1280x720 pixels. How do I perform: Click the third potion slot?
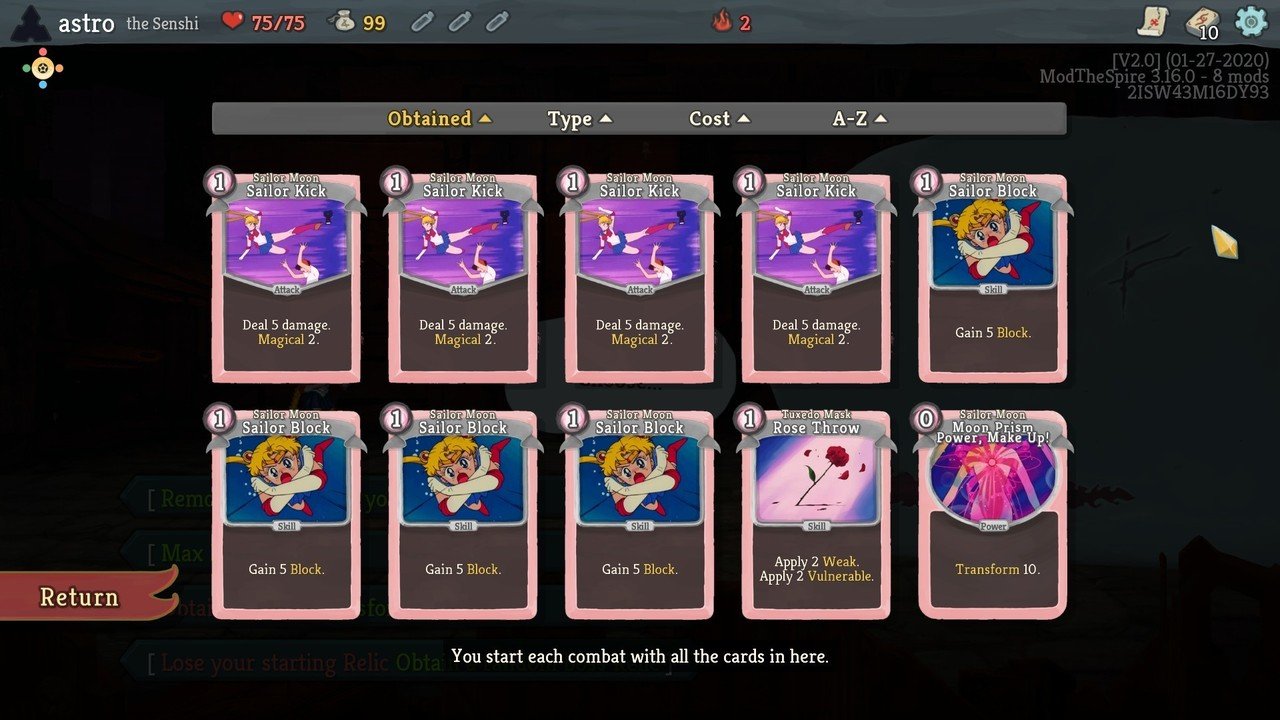497,22
